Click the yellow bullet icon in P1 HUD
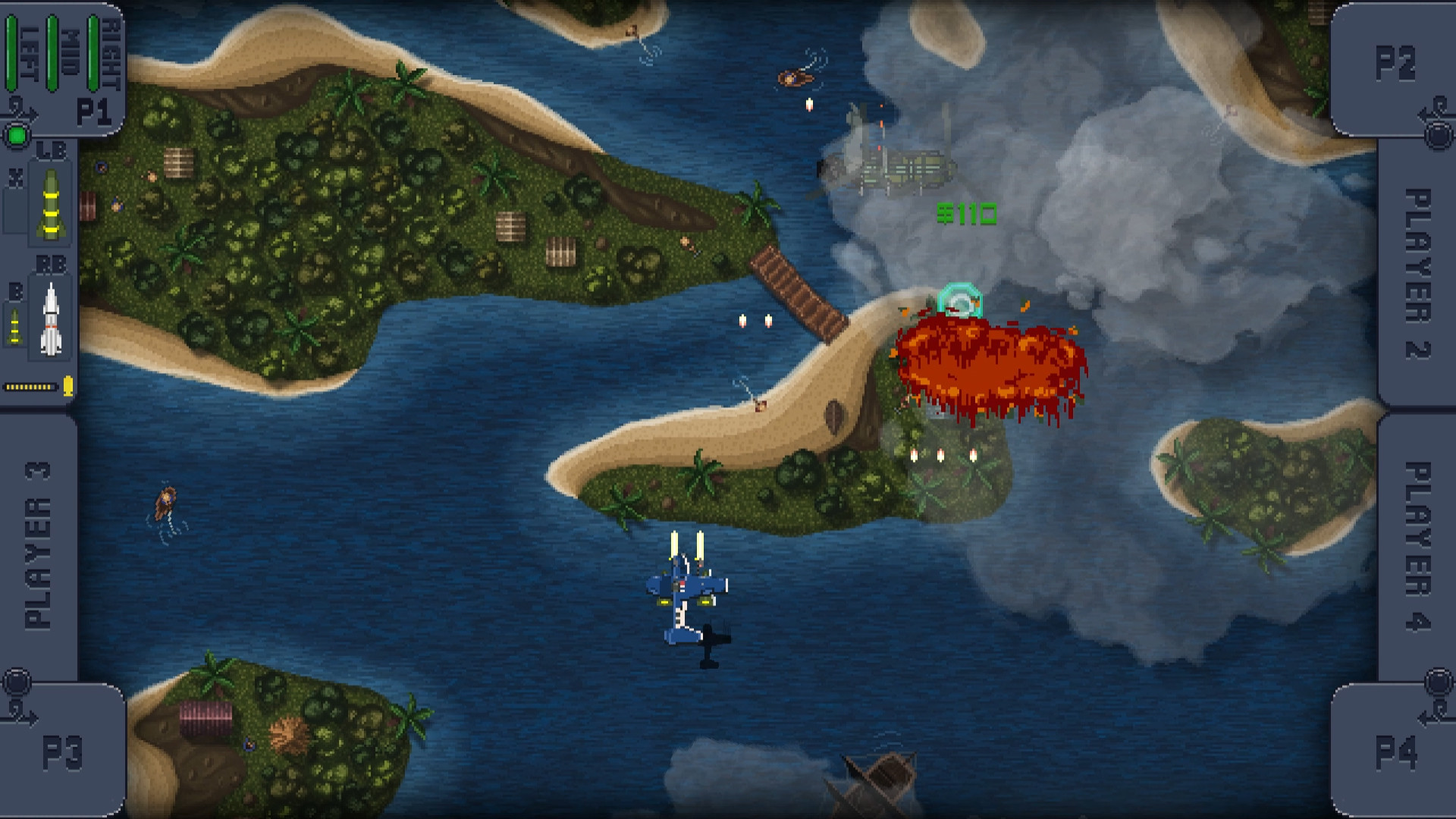 [x=67, y=385]
